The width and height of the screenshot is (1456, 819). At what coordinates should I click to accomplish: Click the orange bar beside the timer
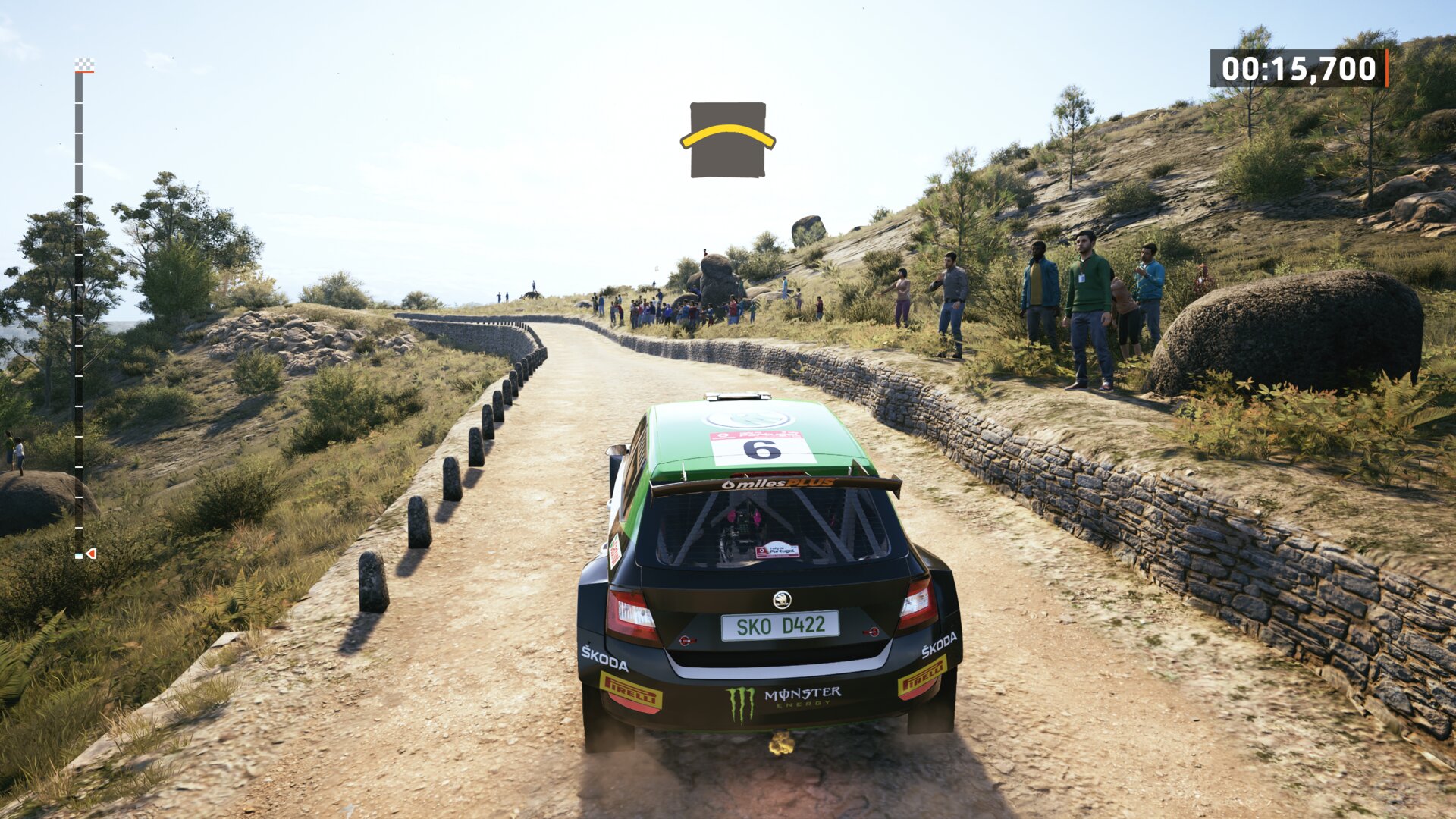click(x=1386, y=68)
